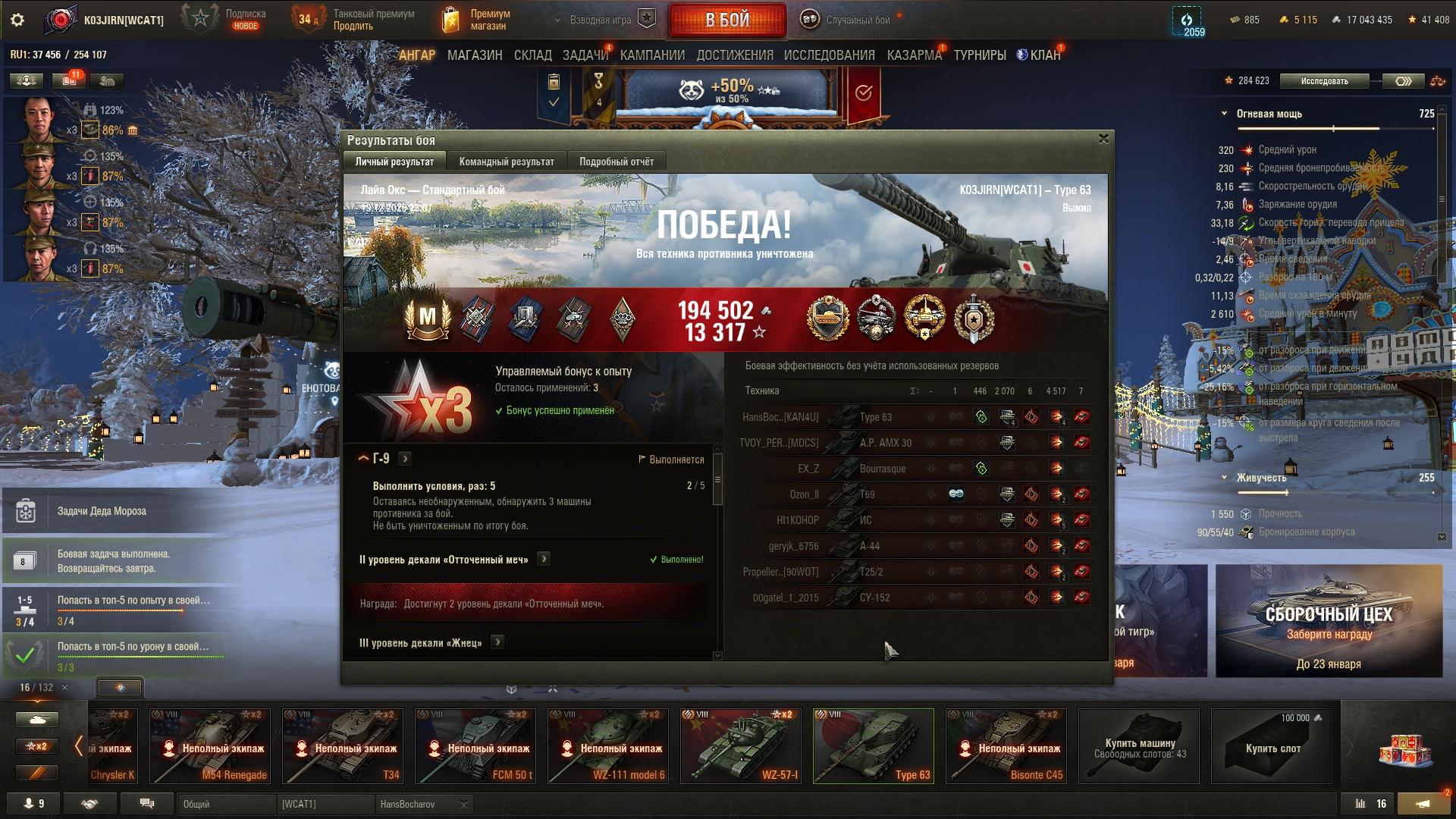The height and width of the screenshot is (819, 1456).
Task: Expand the Г-9 mission details arrow
Action: click(x=405, y=459)
